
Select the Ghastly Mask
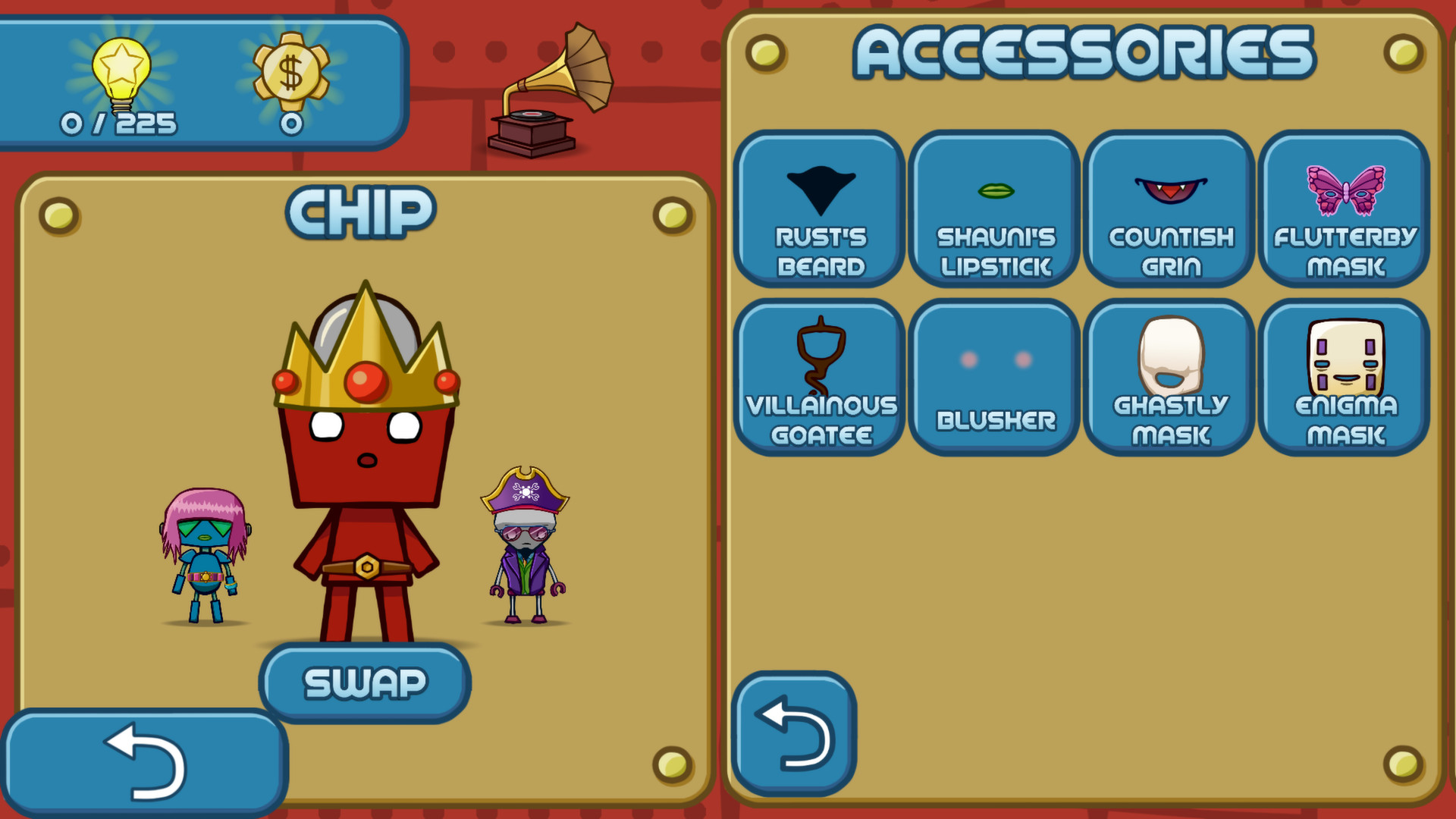click(1169, 378)
